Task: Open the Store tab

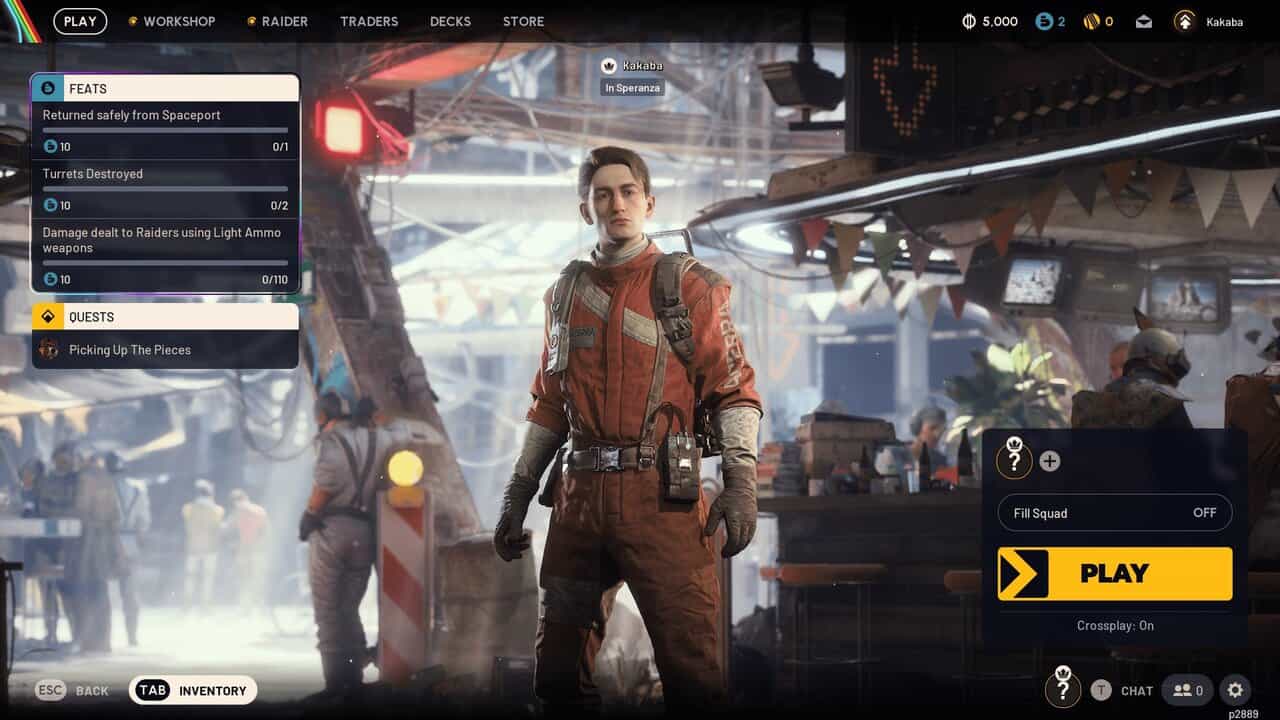Action: (x=523, y=21)
